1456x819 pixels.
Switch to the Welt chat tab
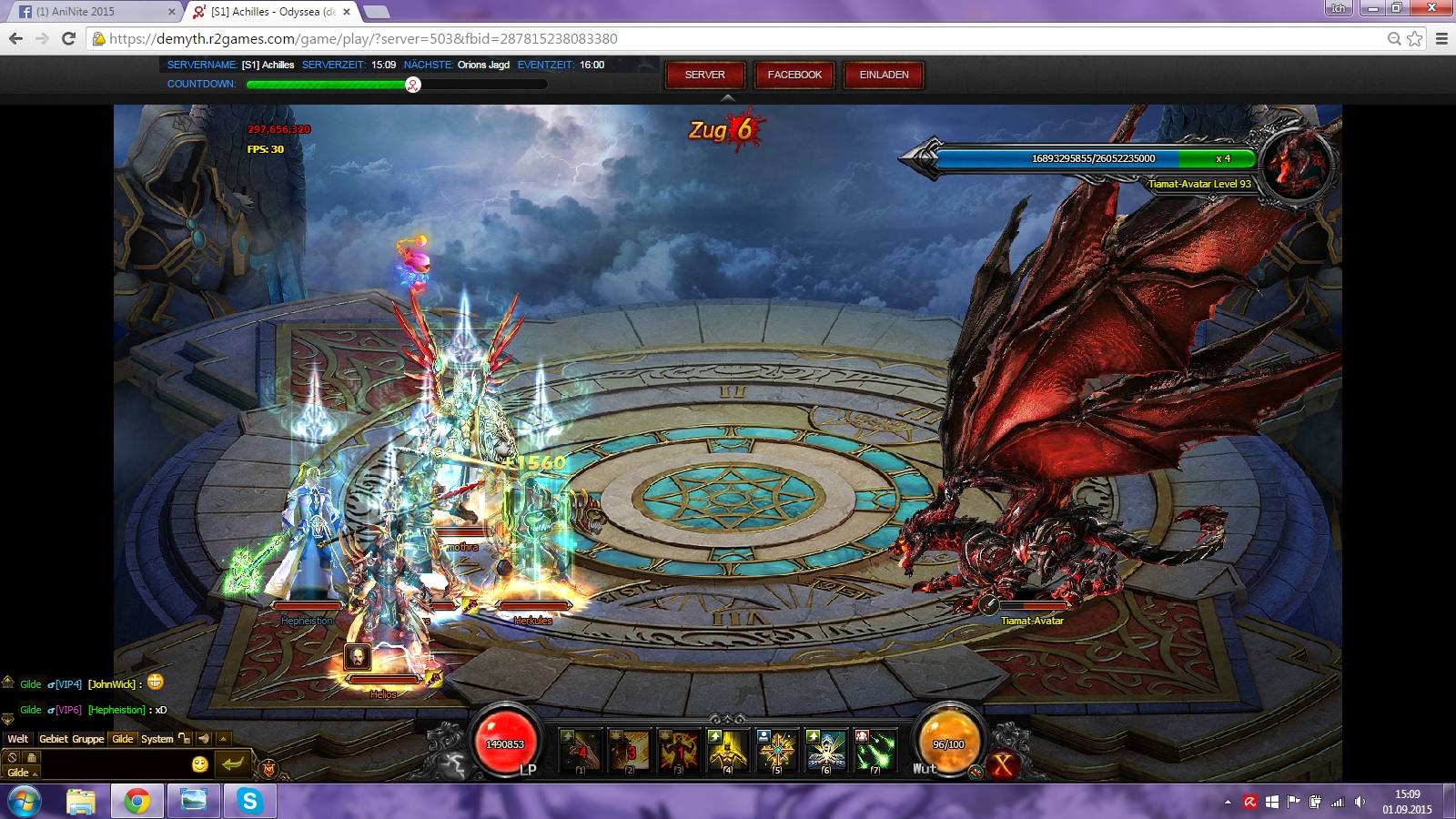coord(18,739)
